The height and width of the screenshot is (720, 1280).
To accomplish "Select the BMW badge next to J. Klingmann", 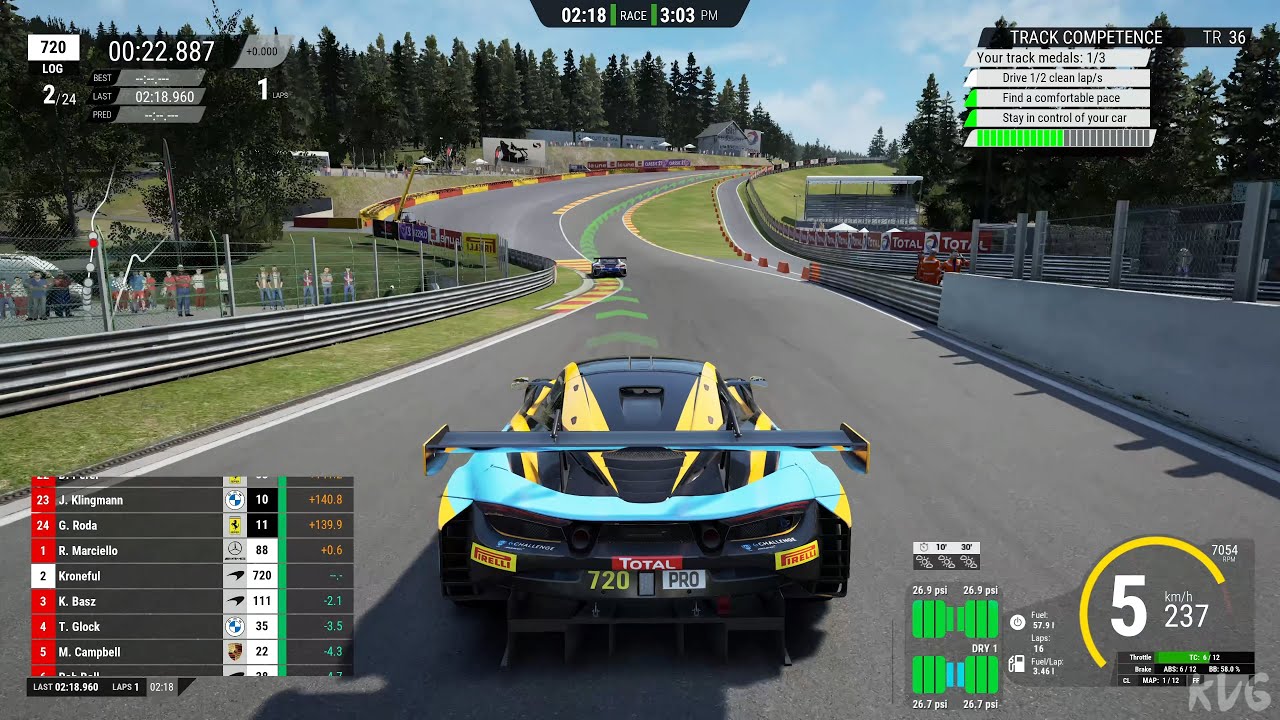I will point(234,500).
